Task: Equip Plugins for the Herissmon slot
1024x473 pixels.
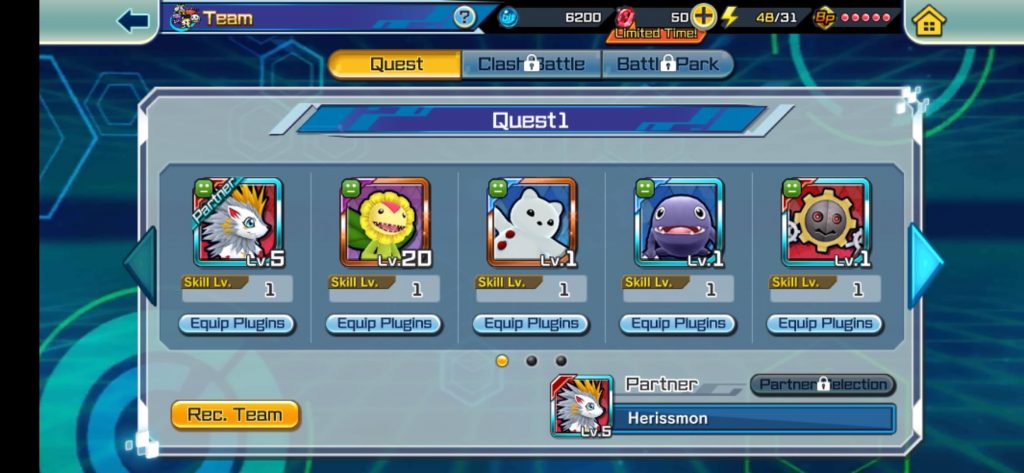Action: tap(236, 324)
